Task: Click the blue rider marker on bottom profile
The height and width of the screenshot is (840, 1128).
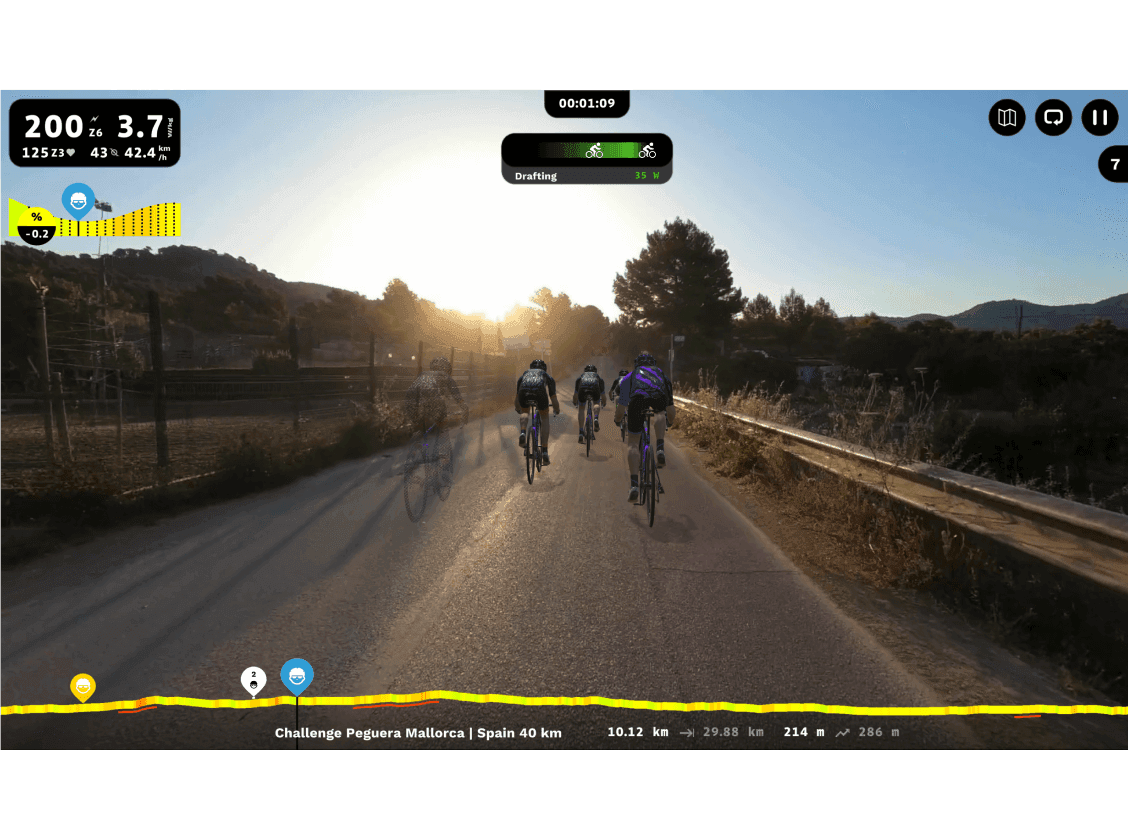Action: point(297,676)
